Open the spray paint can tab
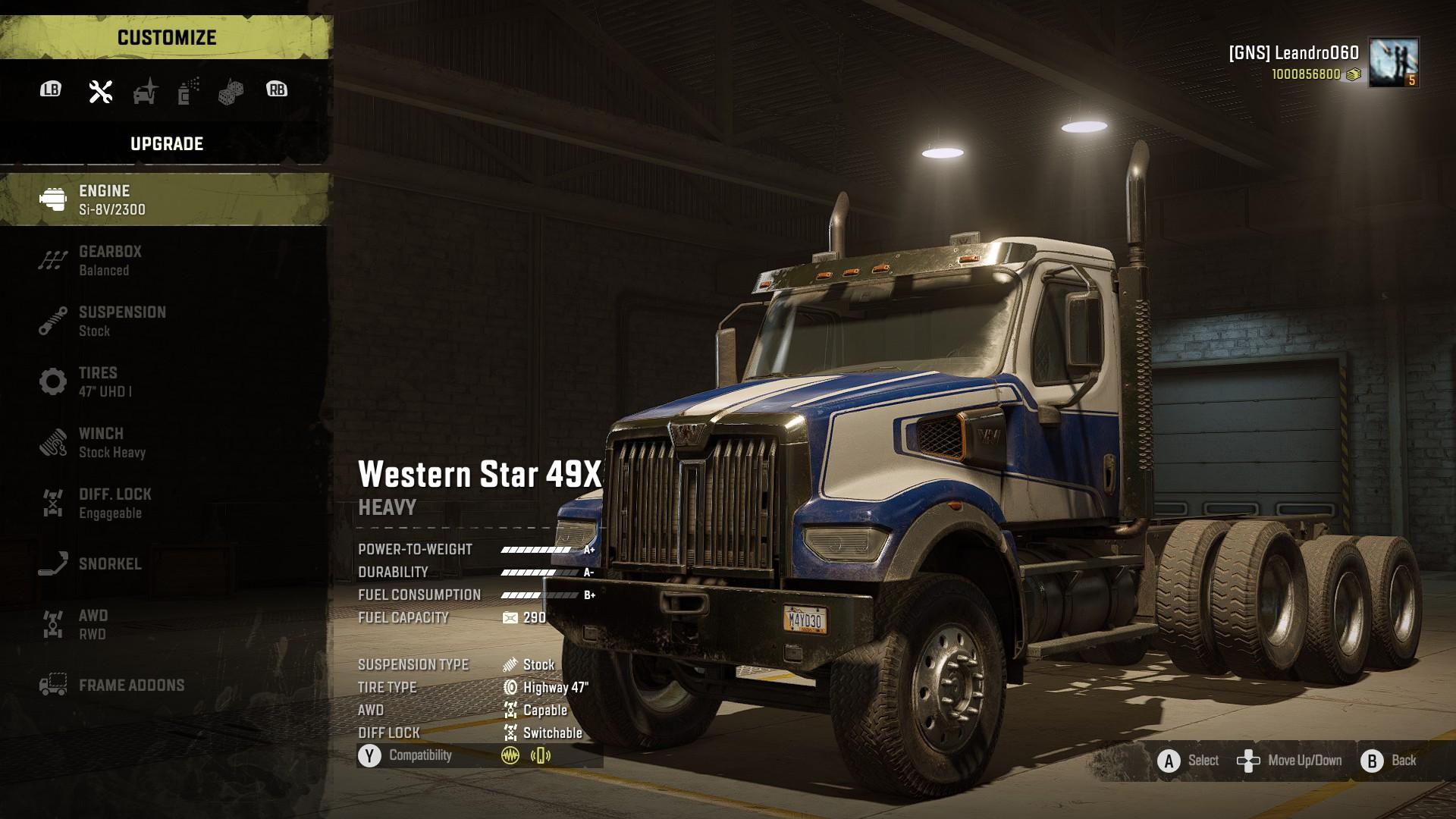Screen dimensions: 1456x819 [x=188, y=91]
